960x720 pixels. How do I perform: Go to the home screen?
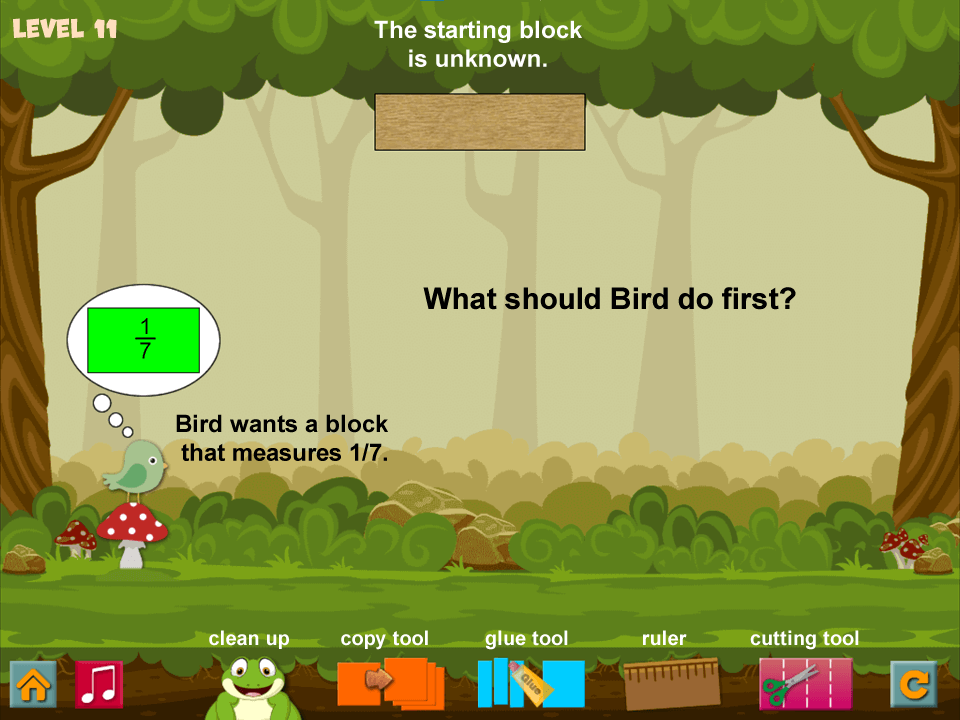33,684
